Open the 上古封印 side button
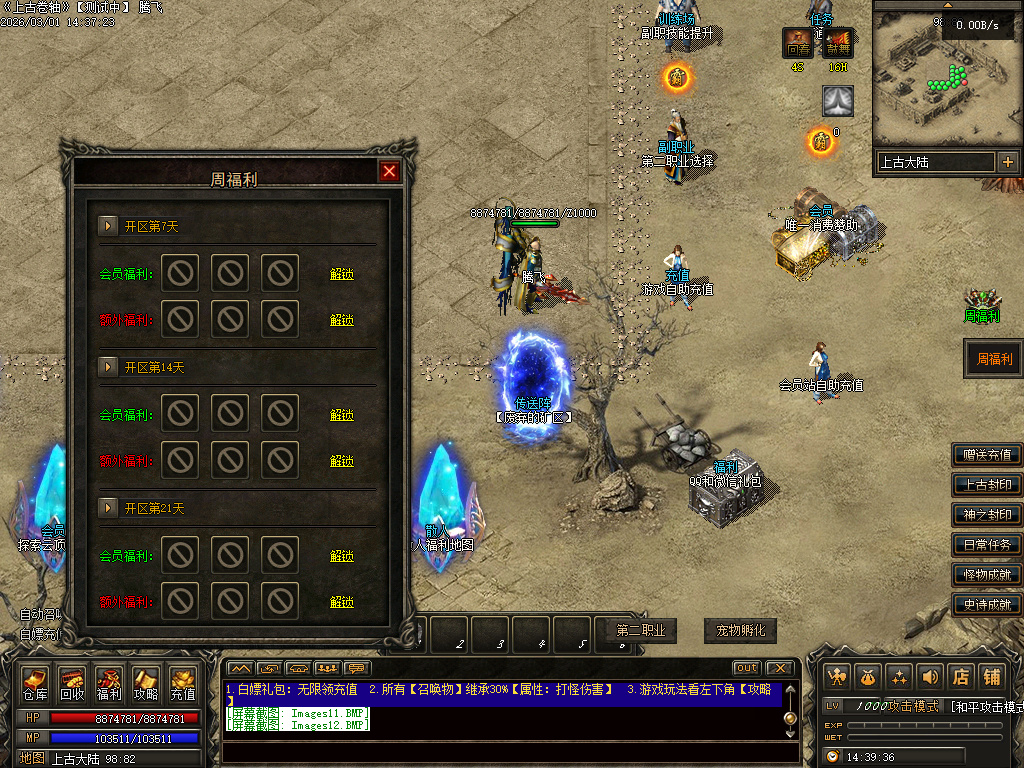1024x768 pixels. tap(987, 485)
